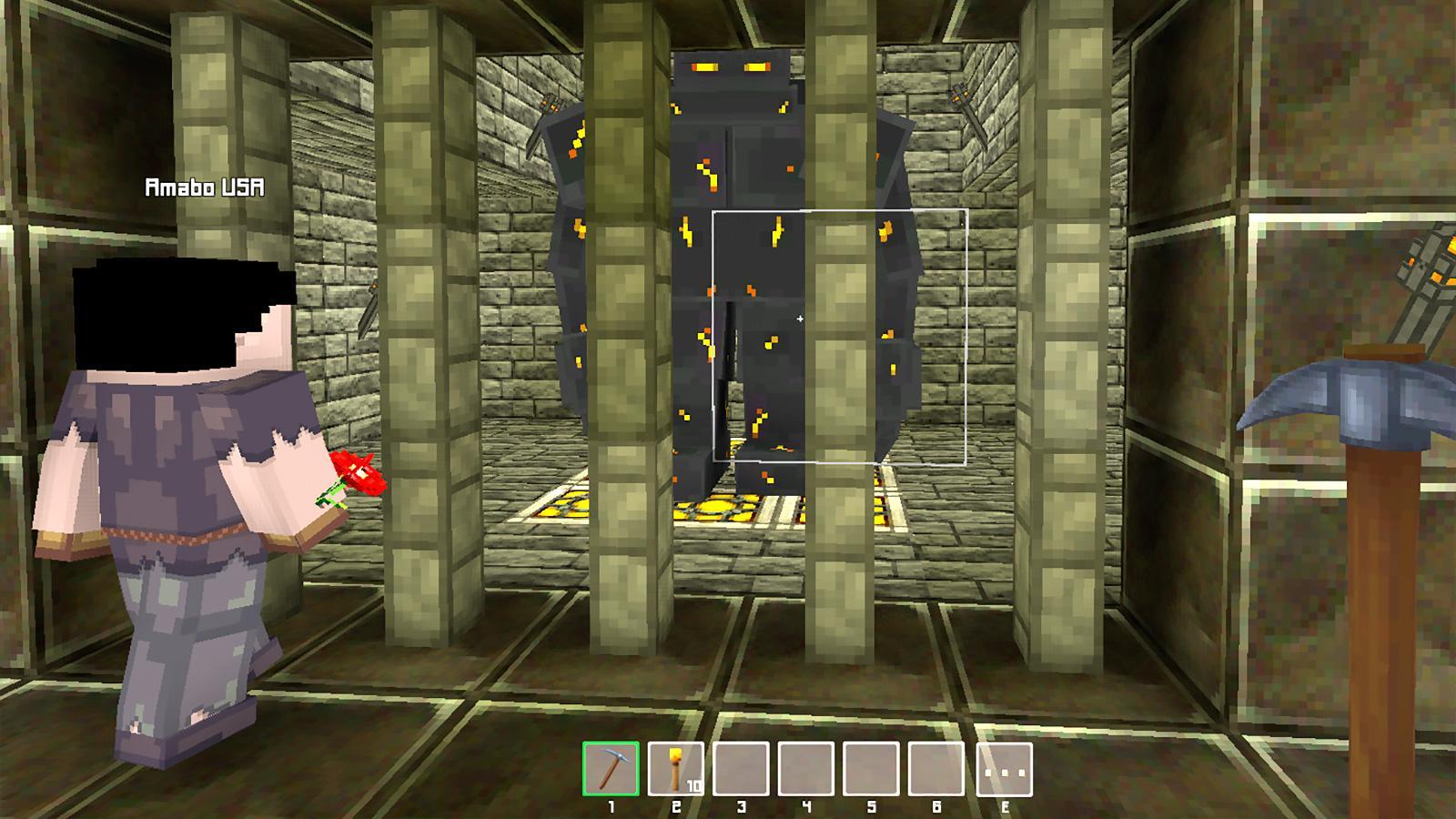Click the targeted block selection outline

pyautogui.click(x=837, y=337)
